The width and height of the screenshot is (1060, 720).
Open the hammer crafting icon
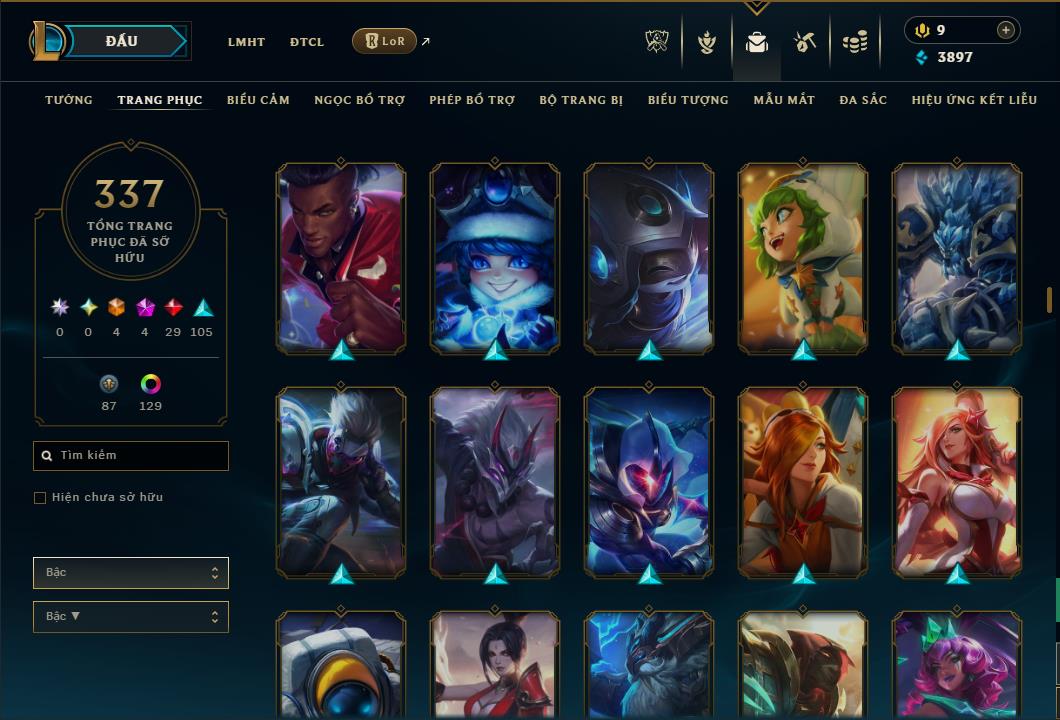(x=805, y=42)
